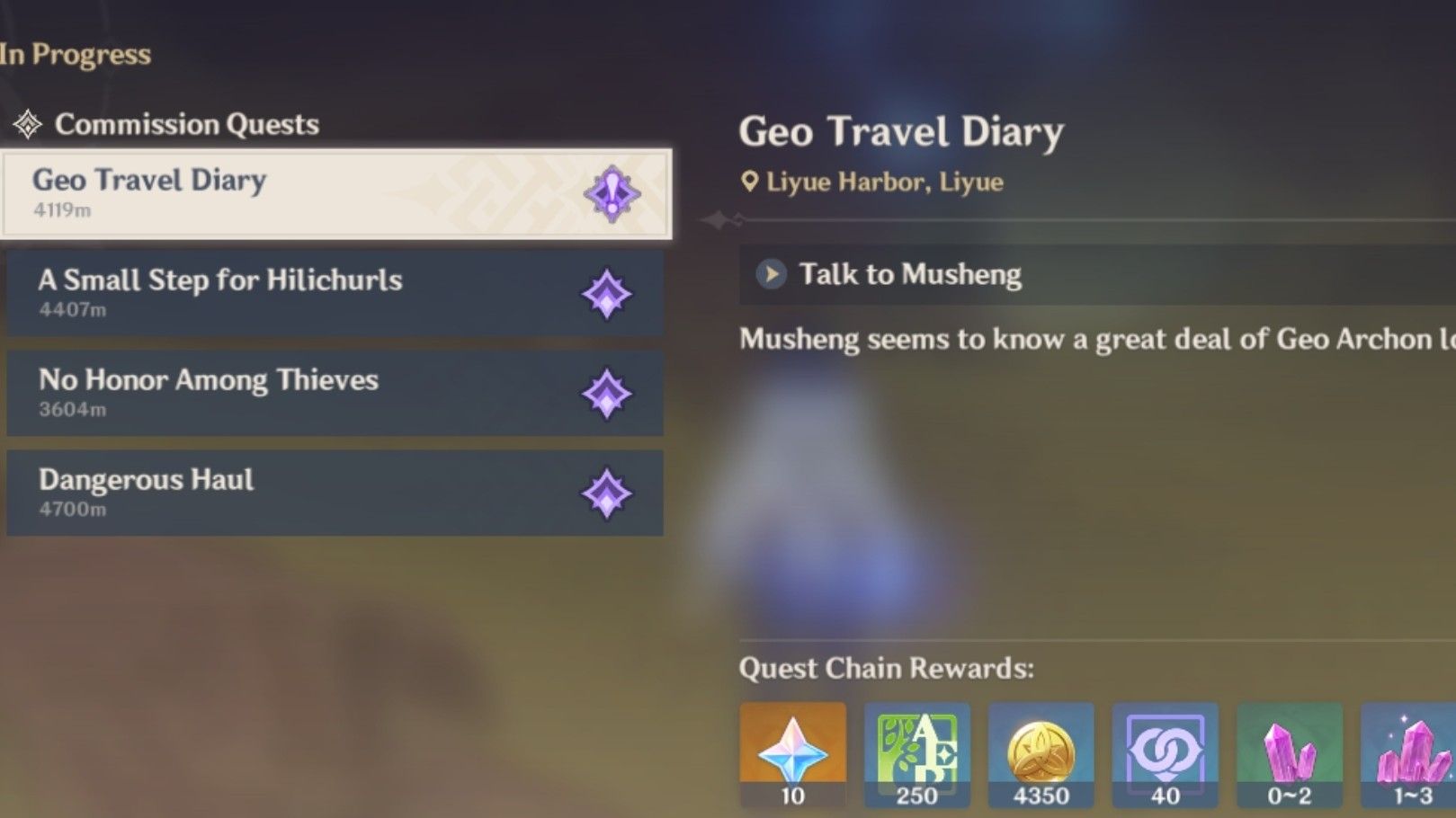Click the Companionship EXP reward icon
The width and height of the screenshot is (1456, 818).
pyautogui.click(x=1166, y=751)
